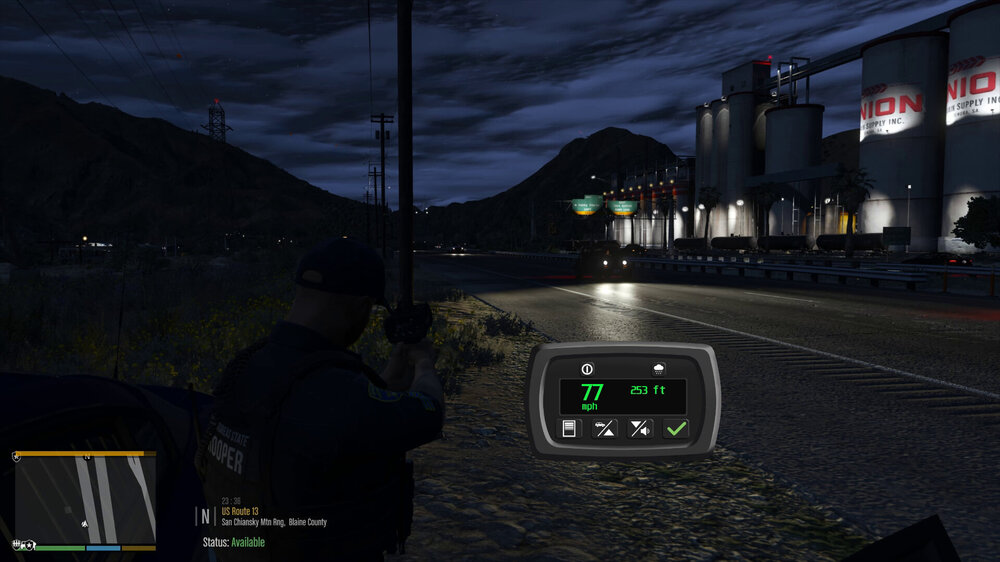Confirm reading with the green checkmark

[676, 429]
